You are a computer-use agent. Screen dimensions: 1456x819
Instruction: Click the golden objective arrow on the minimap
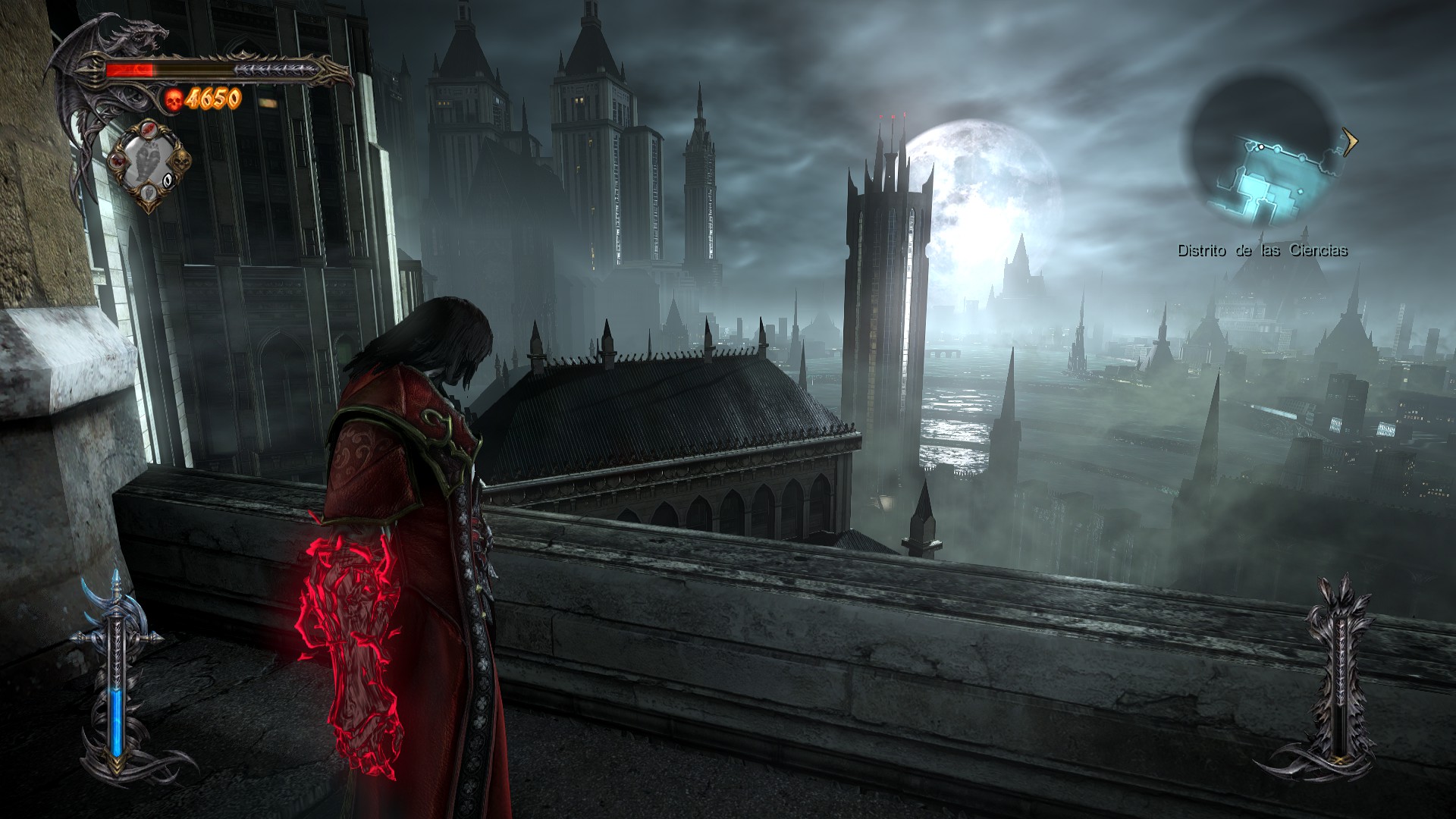1349,142
